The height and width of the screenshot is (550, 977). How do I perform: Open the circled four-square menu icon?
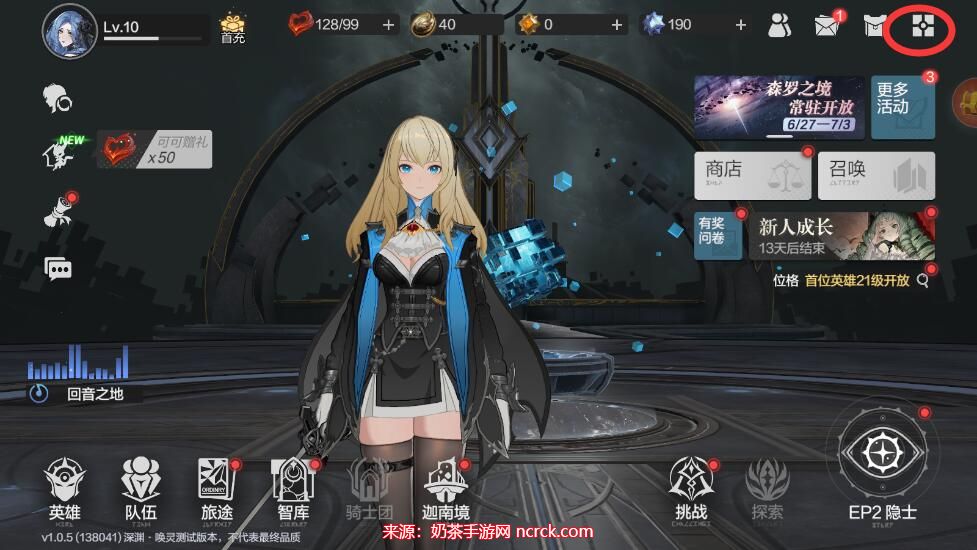click(x=922, y=27)
